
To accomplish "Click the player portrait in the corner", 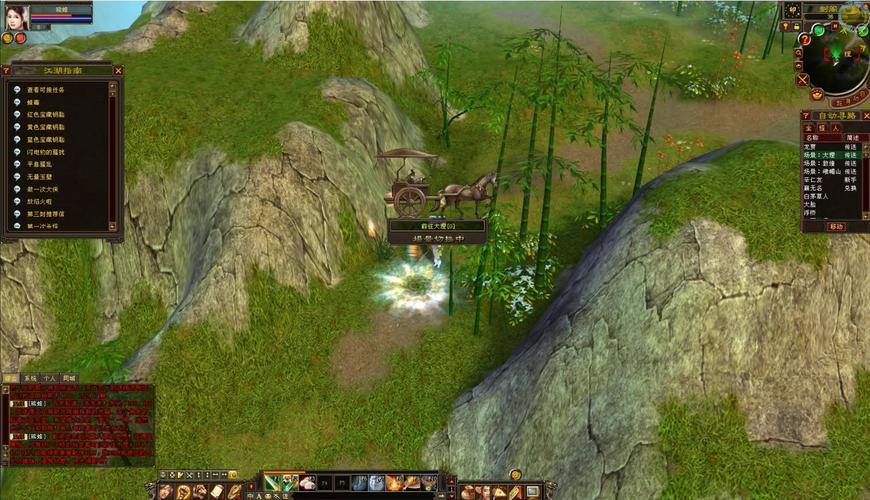I will coord(16,15).
